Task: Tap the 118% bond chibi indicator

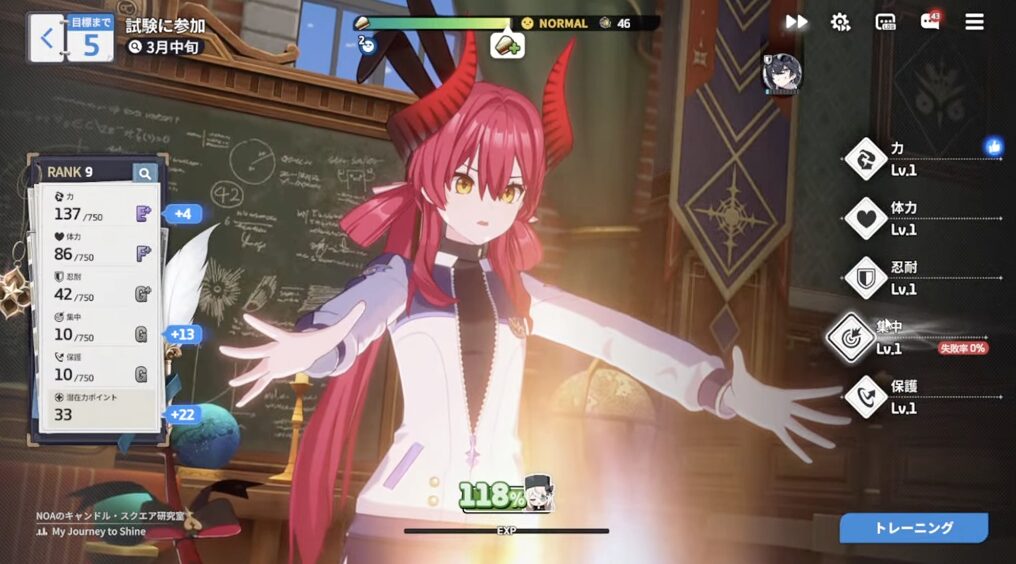Action: pos(506,495)
